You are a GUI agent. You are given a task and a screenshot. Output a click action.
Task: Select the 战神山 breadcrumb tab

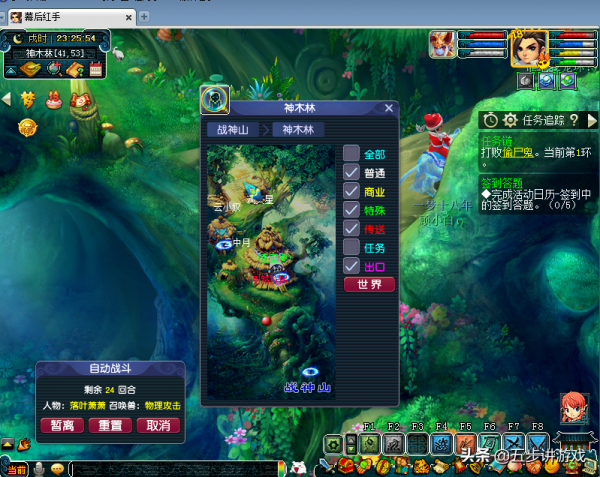click(x=230, y=129)
